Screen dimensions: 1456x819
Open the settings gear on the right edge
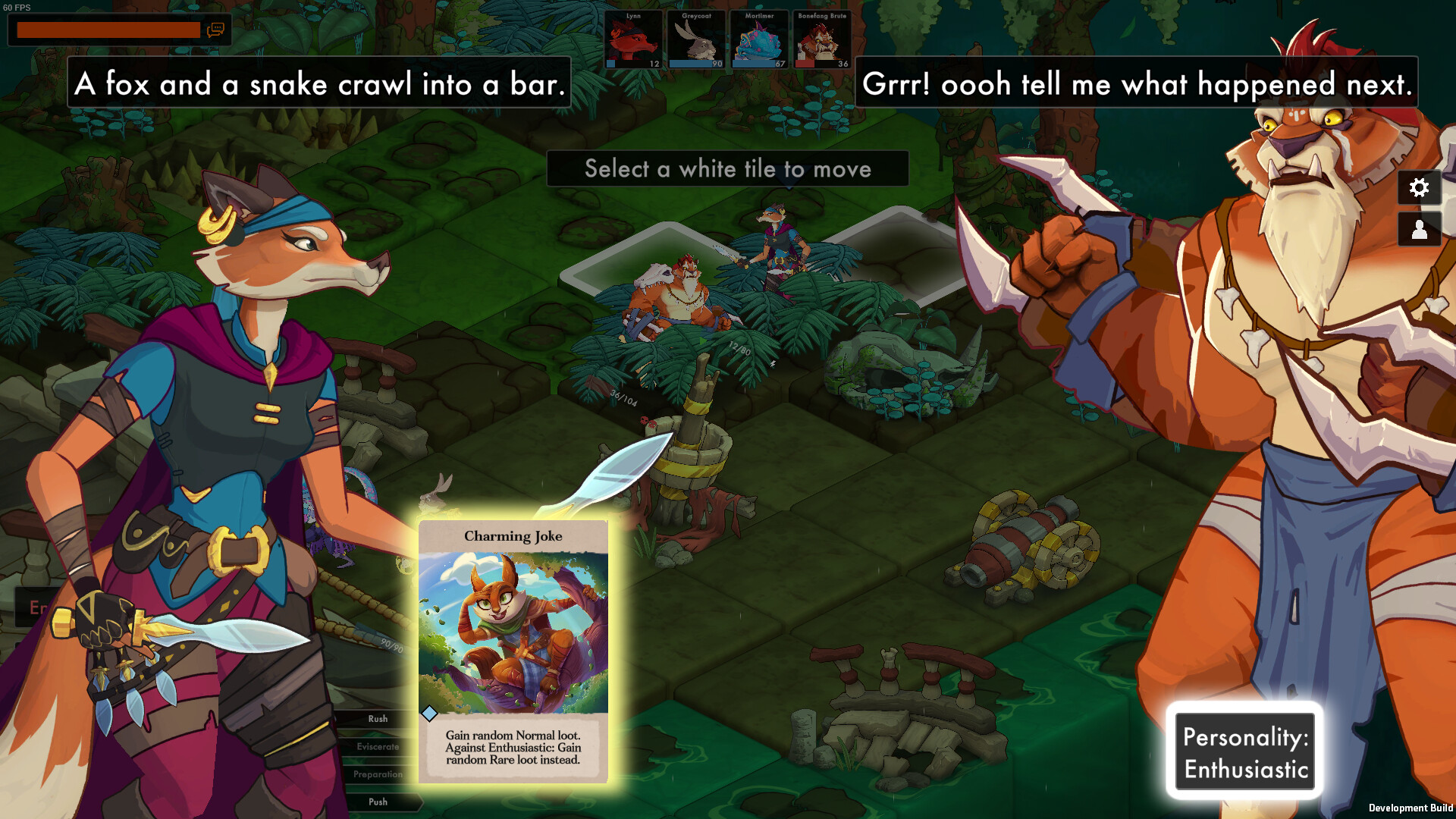tap(1420, 188)
